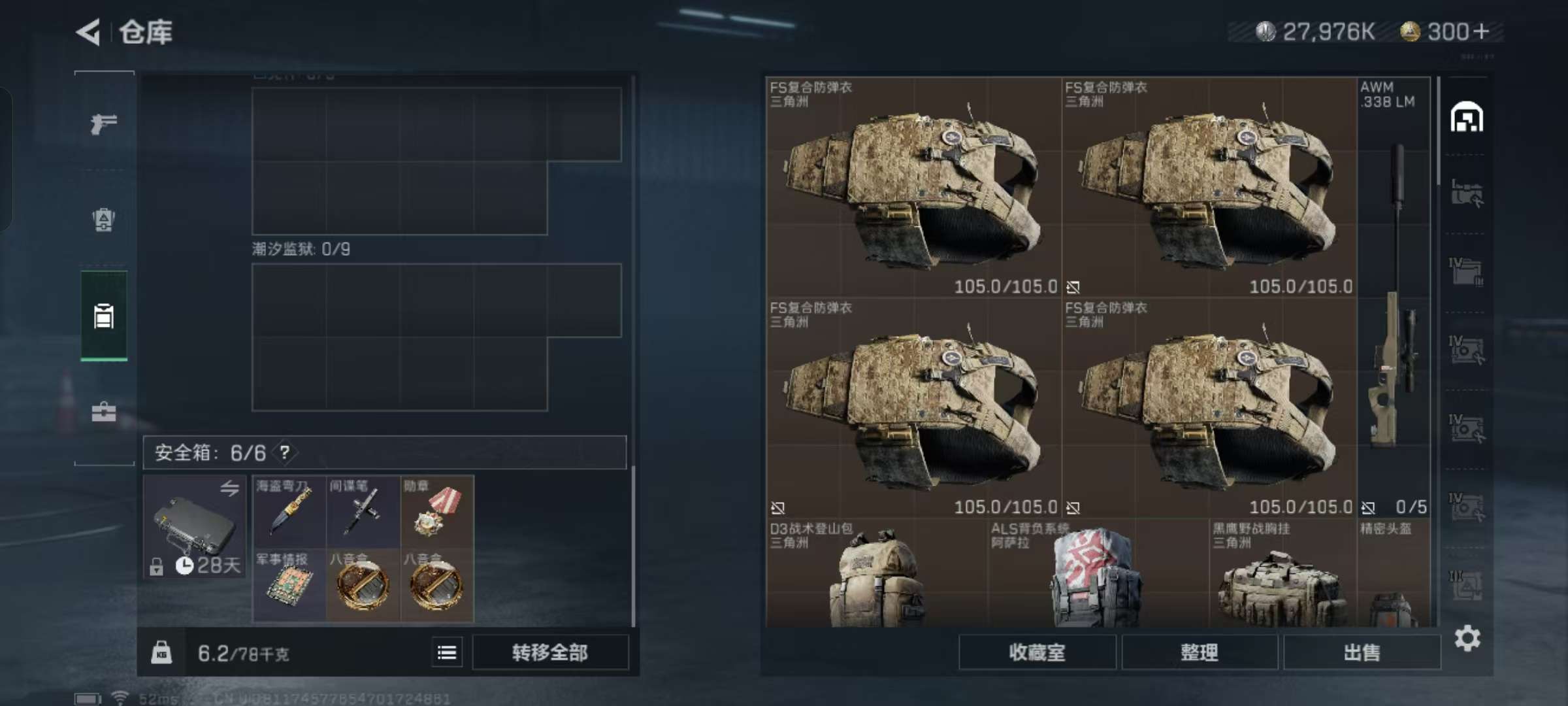Switch to the weapons (pistol) tab

[105, 122]
